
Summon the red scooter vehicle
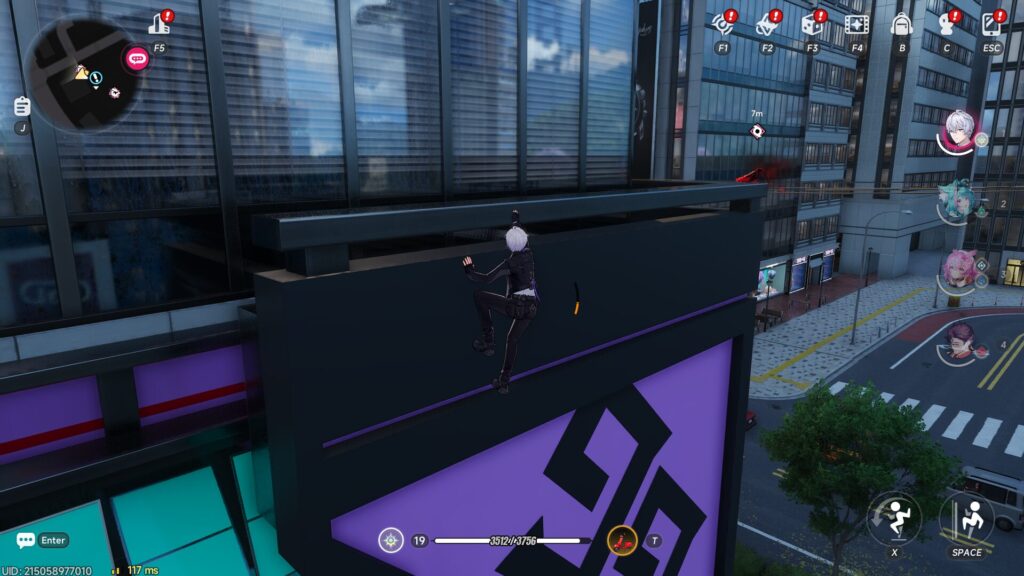tap(622, 541)
